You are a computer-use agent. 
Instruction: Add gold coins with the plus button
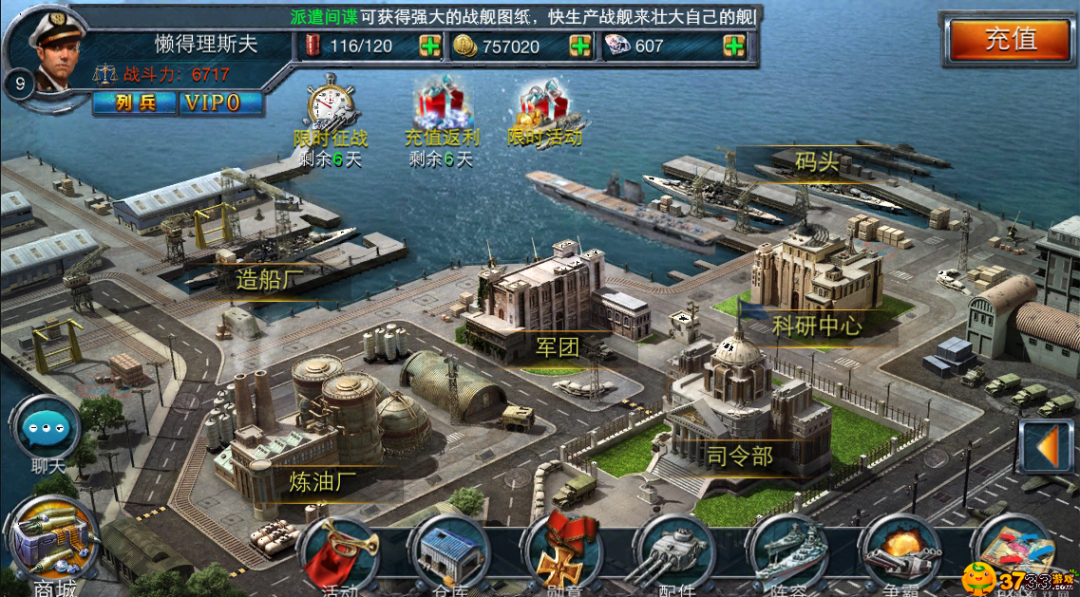(x=580, y=46)
